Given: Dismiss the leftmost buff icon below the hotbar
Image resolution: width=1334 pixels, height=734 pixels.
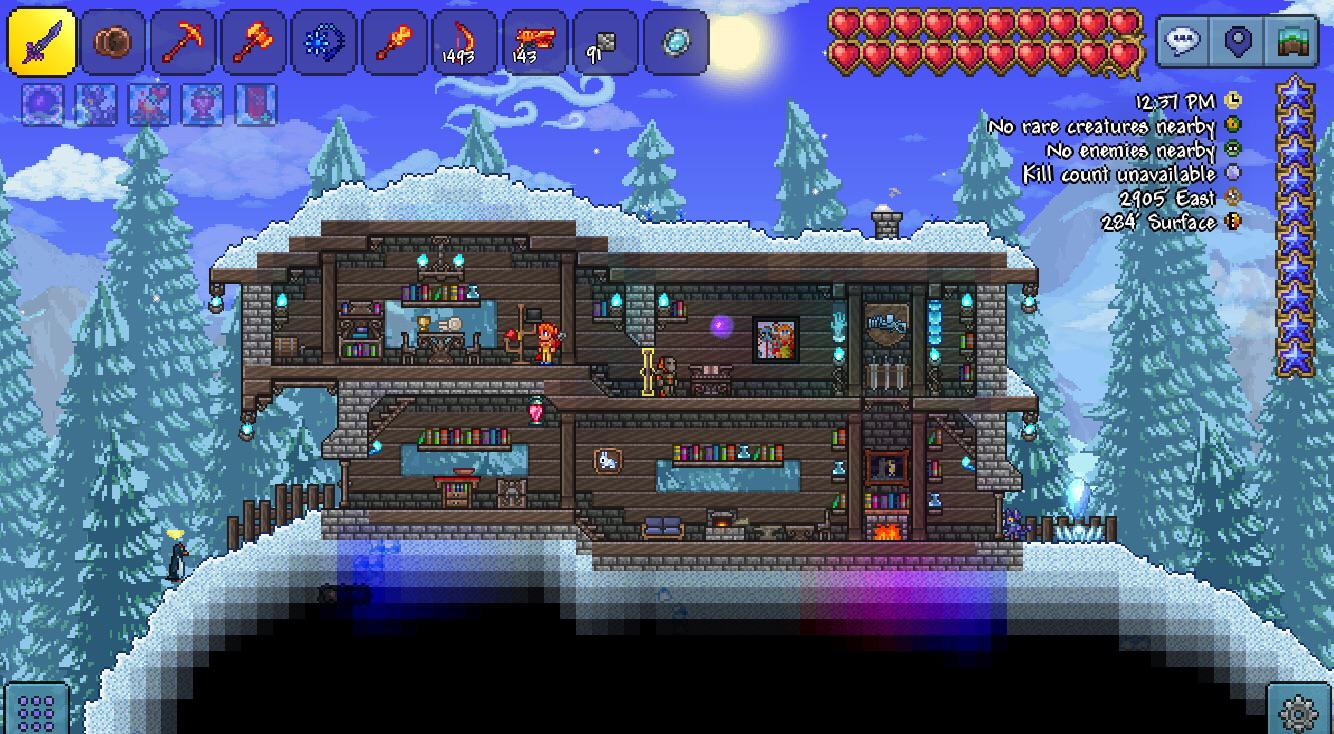Looking at the screenshot, I should click(42, 105).
